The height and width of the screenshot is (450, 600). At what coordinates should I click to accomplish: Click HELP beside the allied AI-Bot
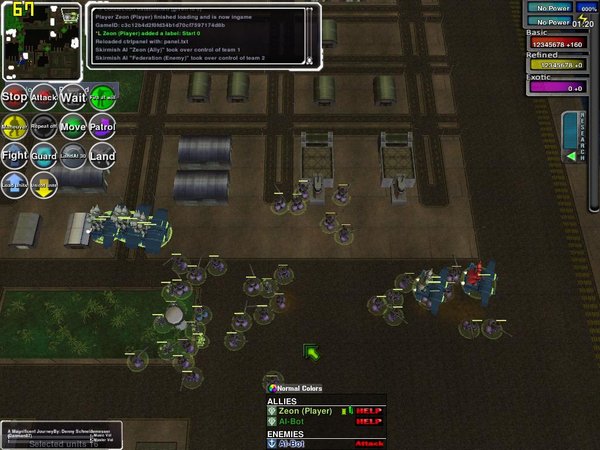(x=370, y=422)
